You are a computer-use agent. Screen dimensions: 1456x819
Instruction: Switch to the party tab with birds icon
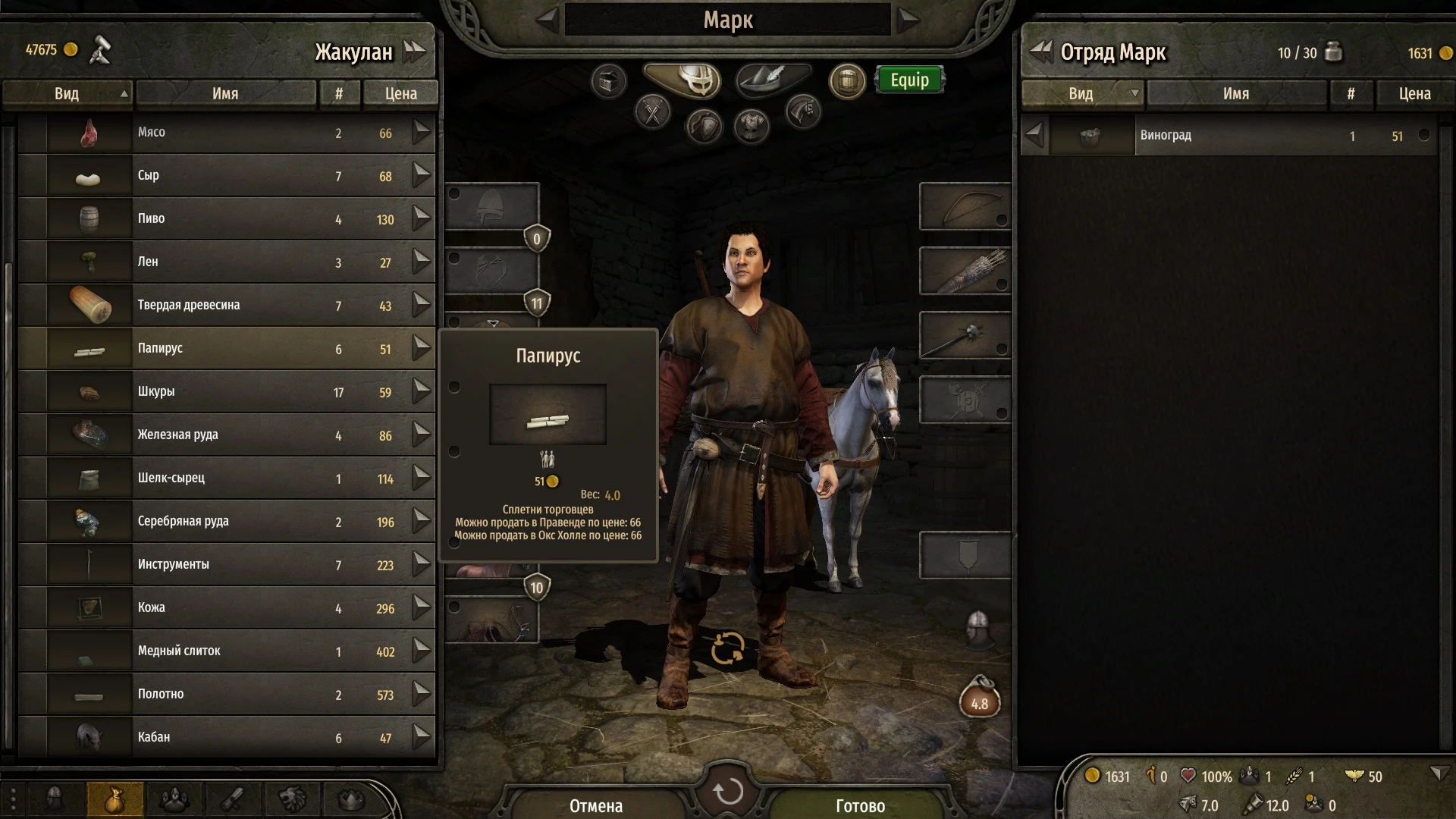click(174, 798)
